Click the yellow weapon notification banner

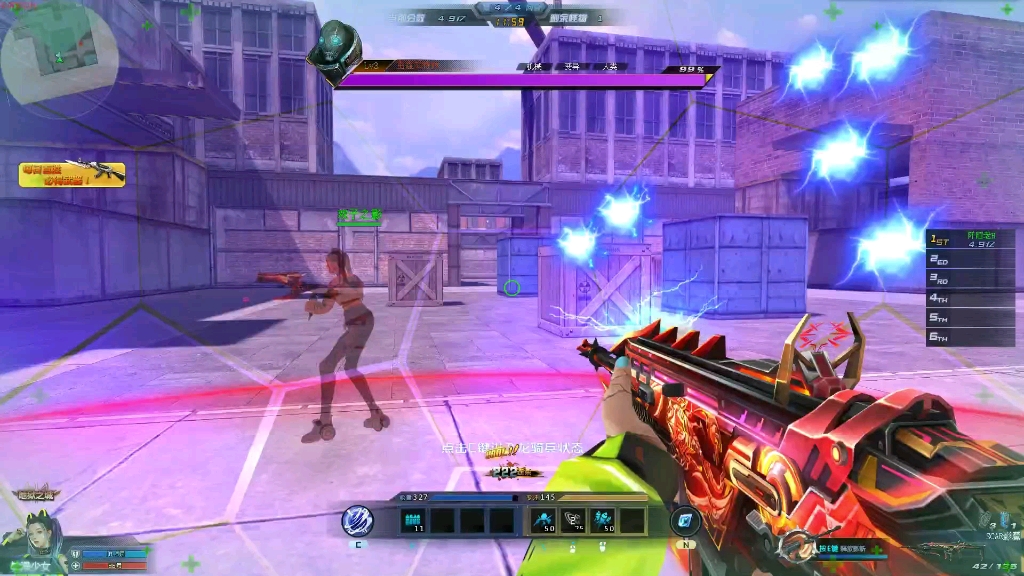click(x=72, y=175)
